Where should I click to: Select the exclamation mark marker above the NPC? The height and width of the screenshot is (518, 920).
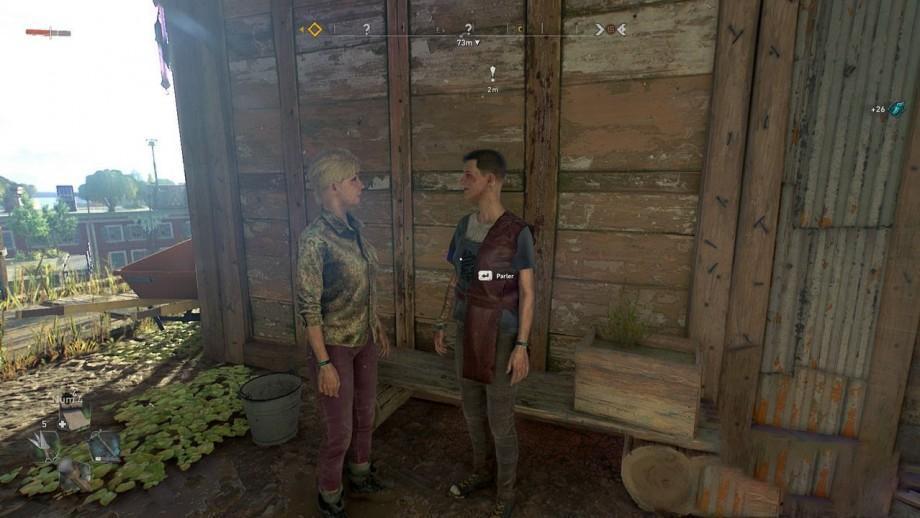point(492,72)
